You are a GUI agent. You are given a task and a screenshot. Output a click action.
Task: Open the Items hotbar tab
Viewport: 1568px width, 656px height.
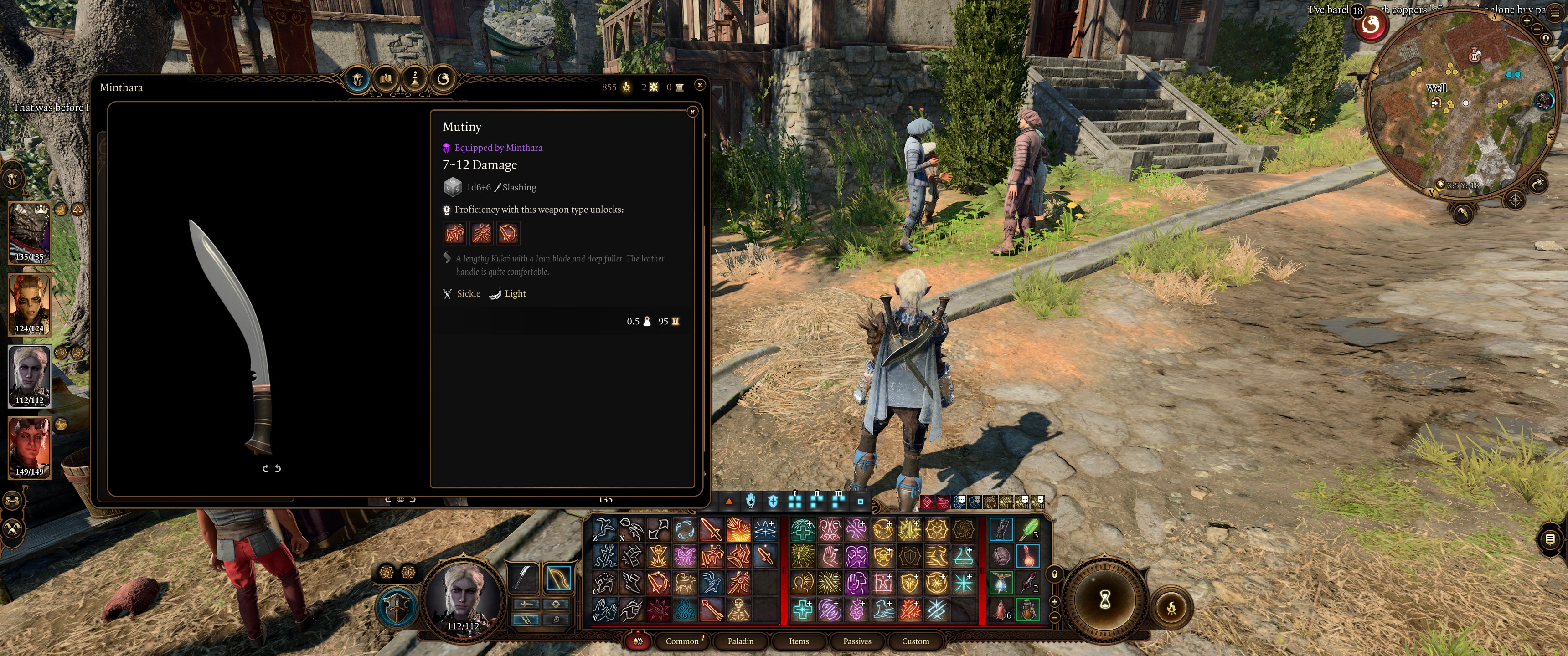point(799,641)
